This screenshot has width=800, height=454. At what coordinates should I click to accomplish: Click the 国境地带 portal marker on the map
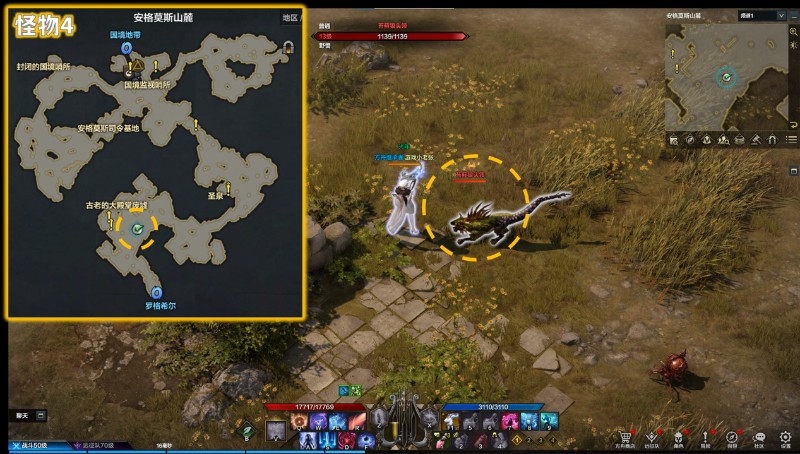pos(126,47)
